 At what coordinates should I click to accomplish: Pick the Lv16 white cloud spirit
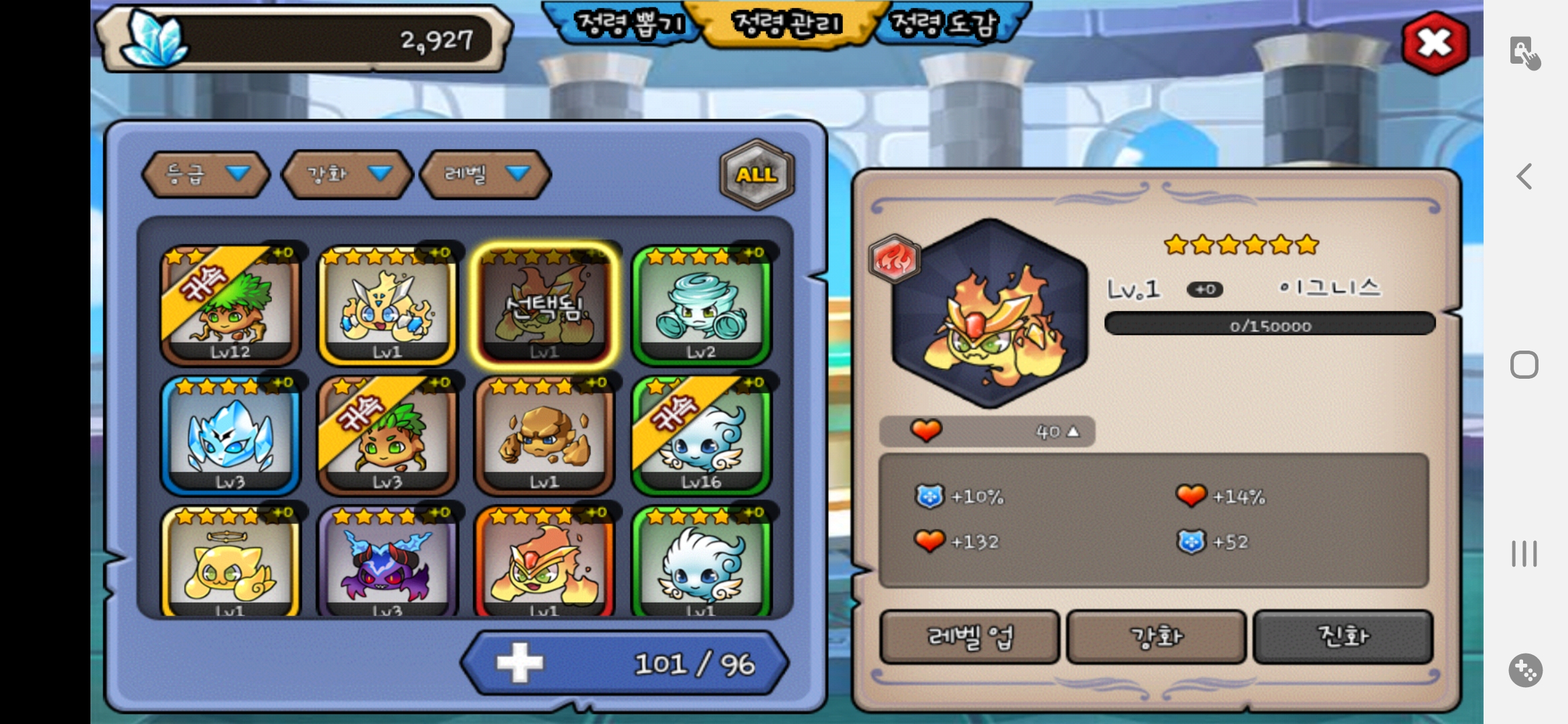(701, 435)
